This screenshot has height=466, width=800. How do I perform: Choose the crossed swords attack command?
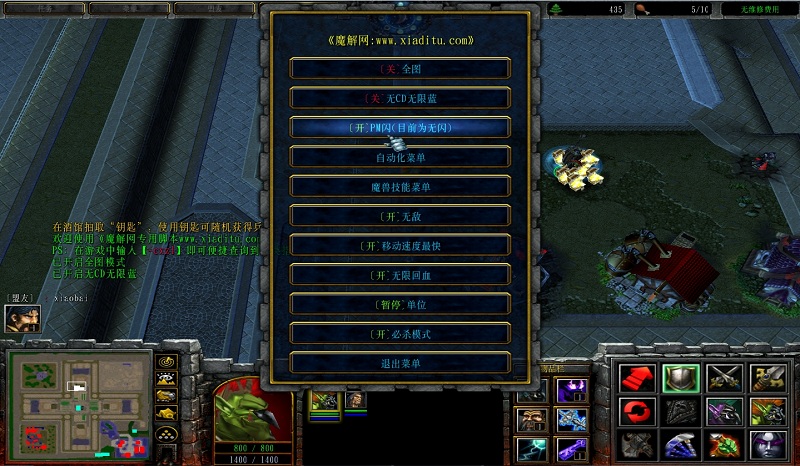pos(723,377)
